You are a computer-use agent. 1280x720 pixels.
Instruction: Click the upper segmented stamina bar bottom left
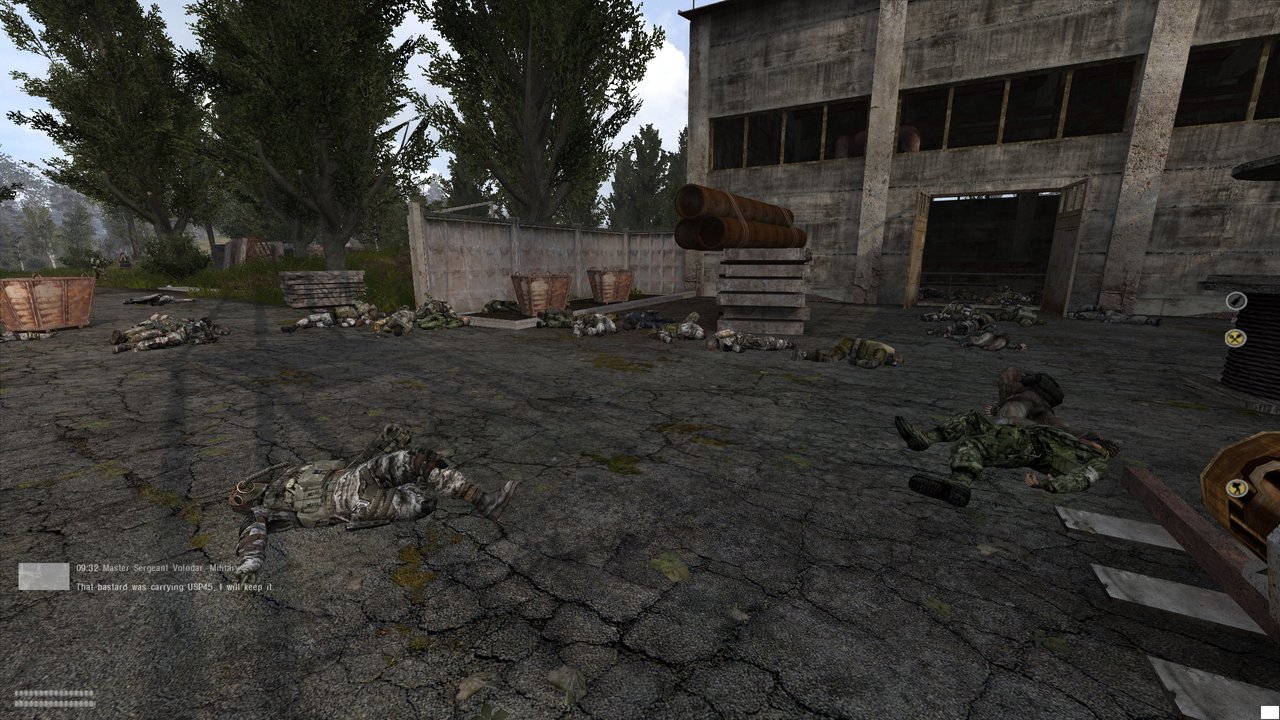(54, 694)
